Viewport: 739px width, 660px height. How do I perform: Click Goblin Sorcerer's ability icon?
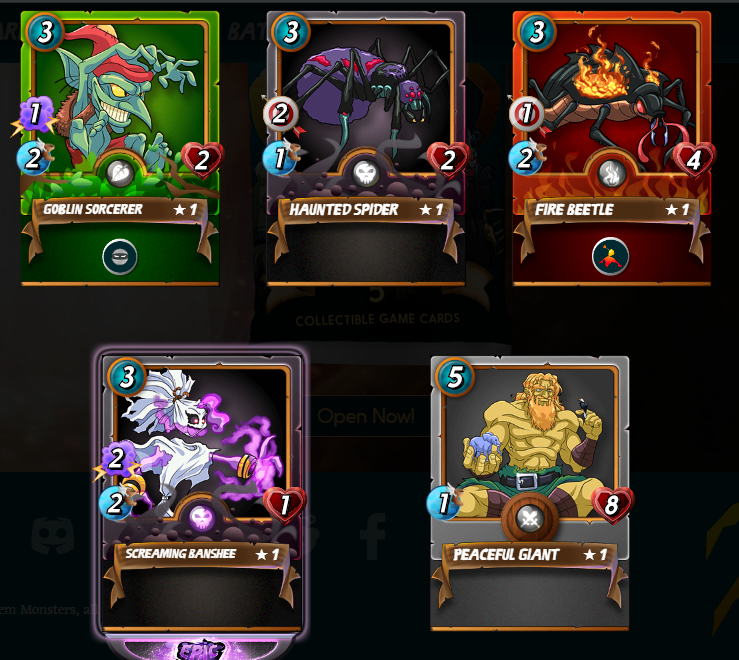point(120,257)
